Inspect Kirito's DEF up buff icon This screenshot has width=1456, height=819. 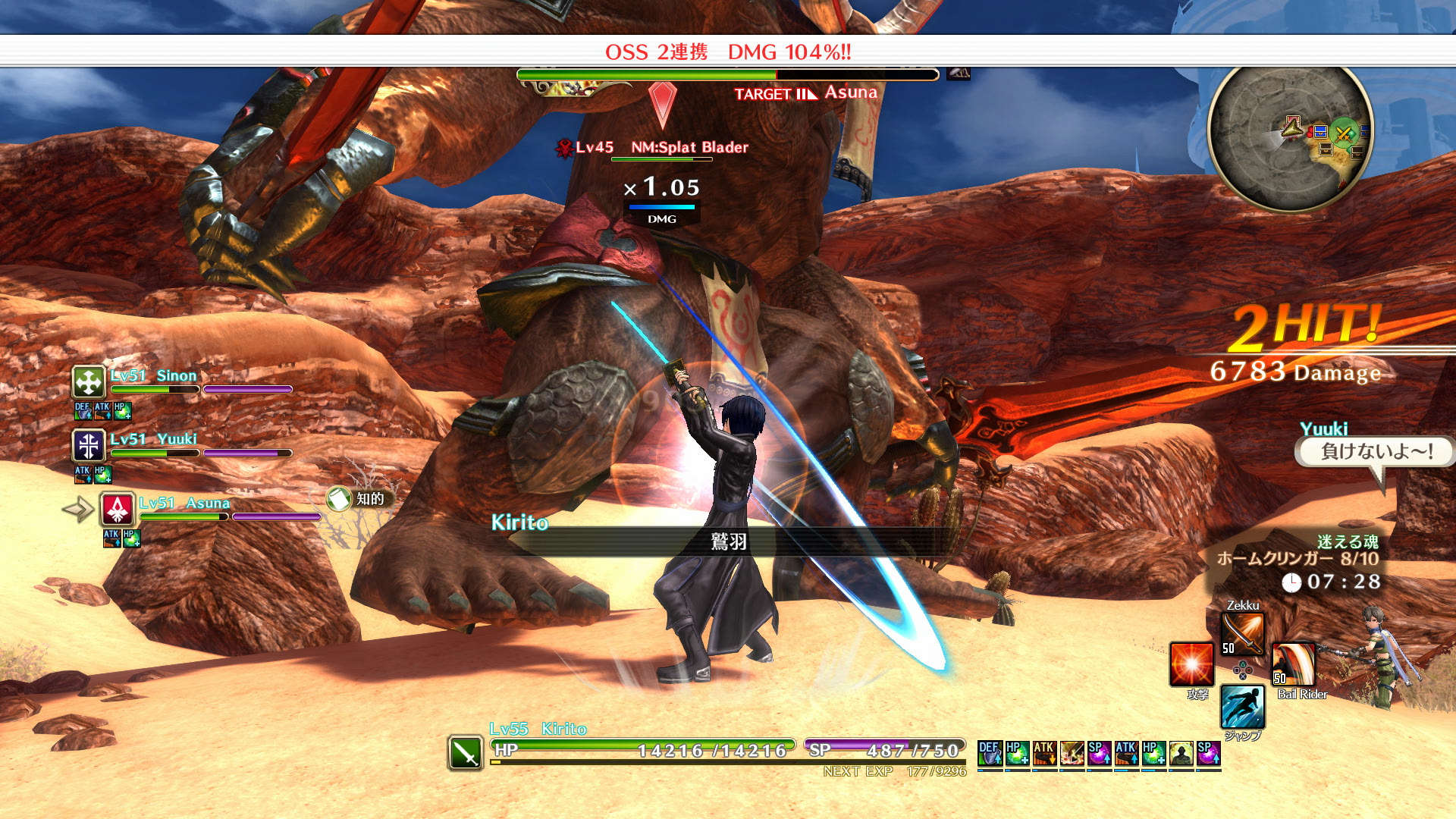[990, 753]
